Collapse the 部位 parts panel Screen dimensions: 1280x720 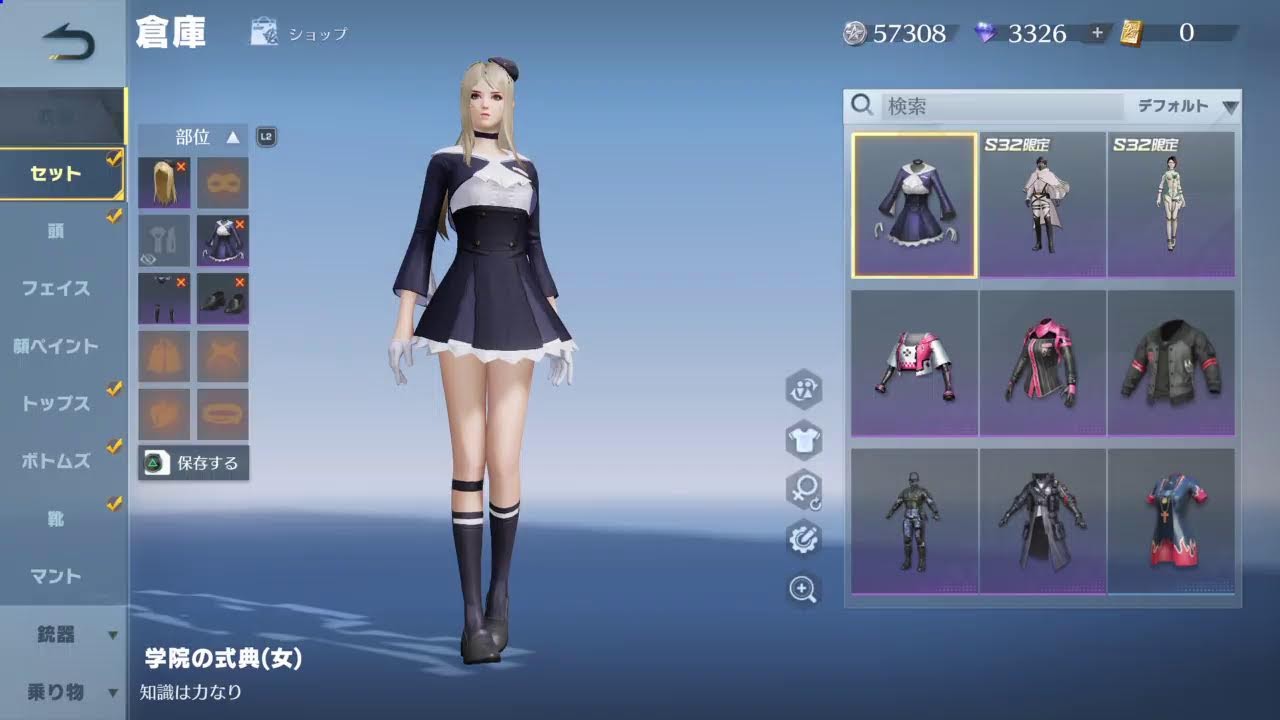point(232,137)
